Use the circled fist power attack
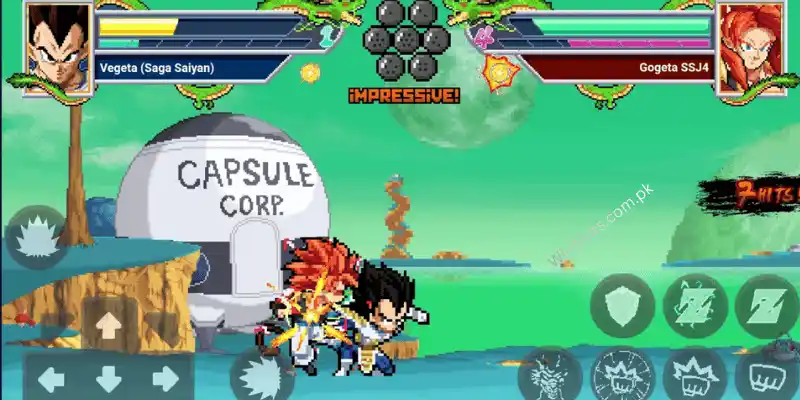The height and width of the screenshot is (400, 800). click(622, 378)
